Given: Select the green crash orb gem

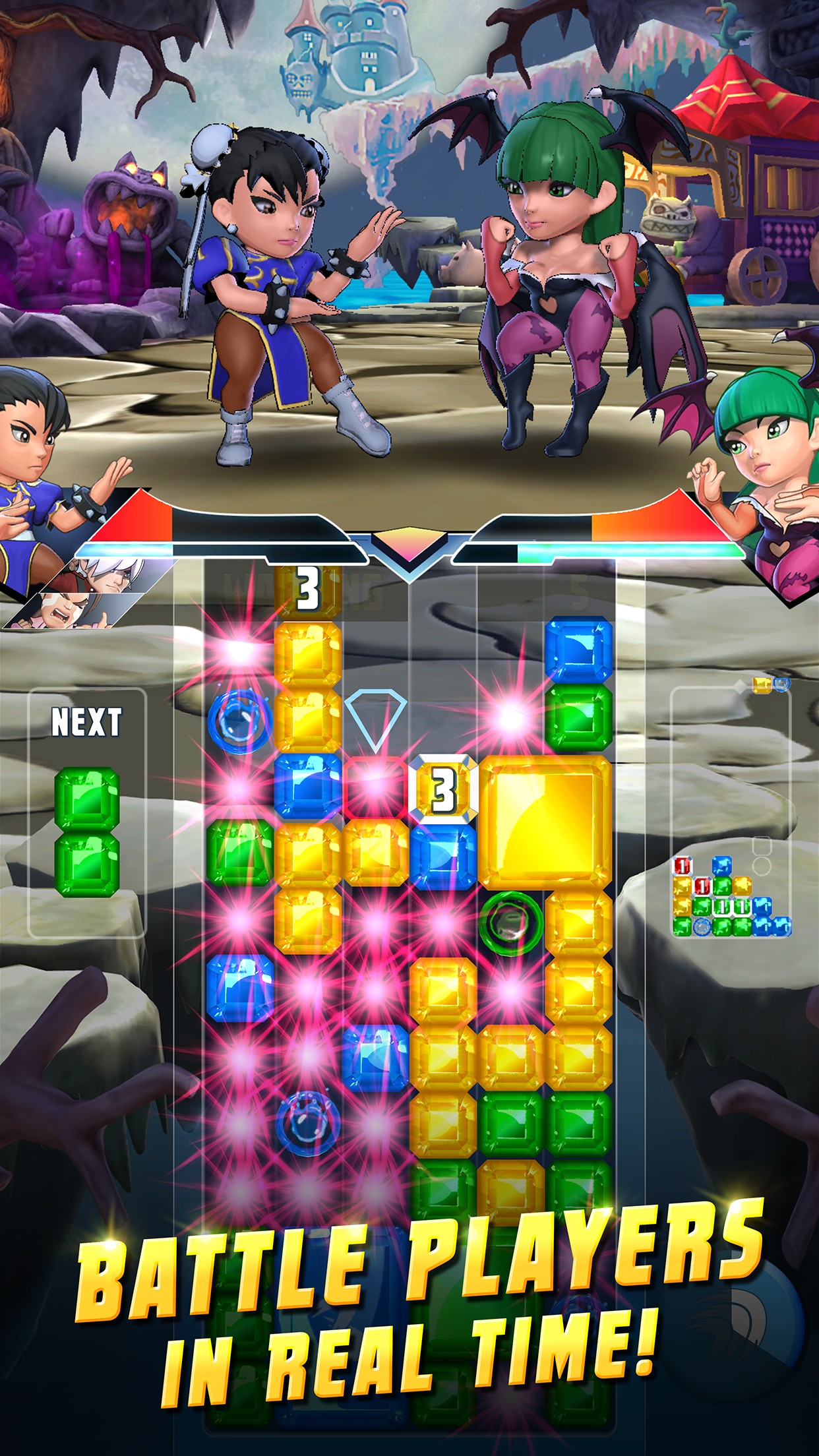Looking at the screenshot, I should [510, 923].
